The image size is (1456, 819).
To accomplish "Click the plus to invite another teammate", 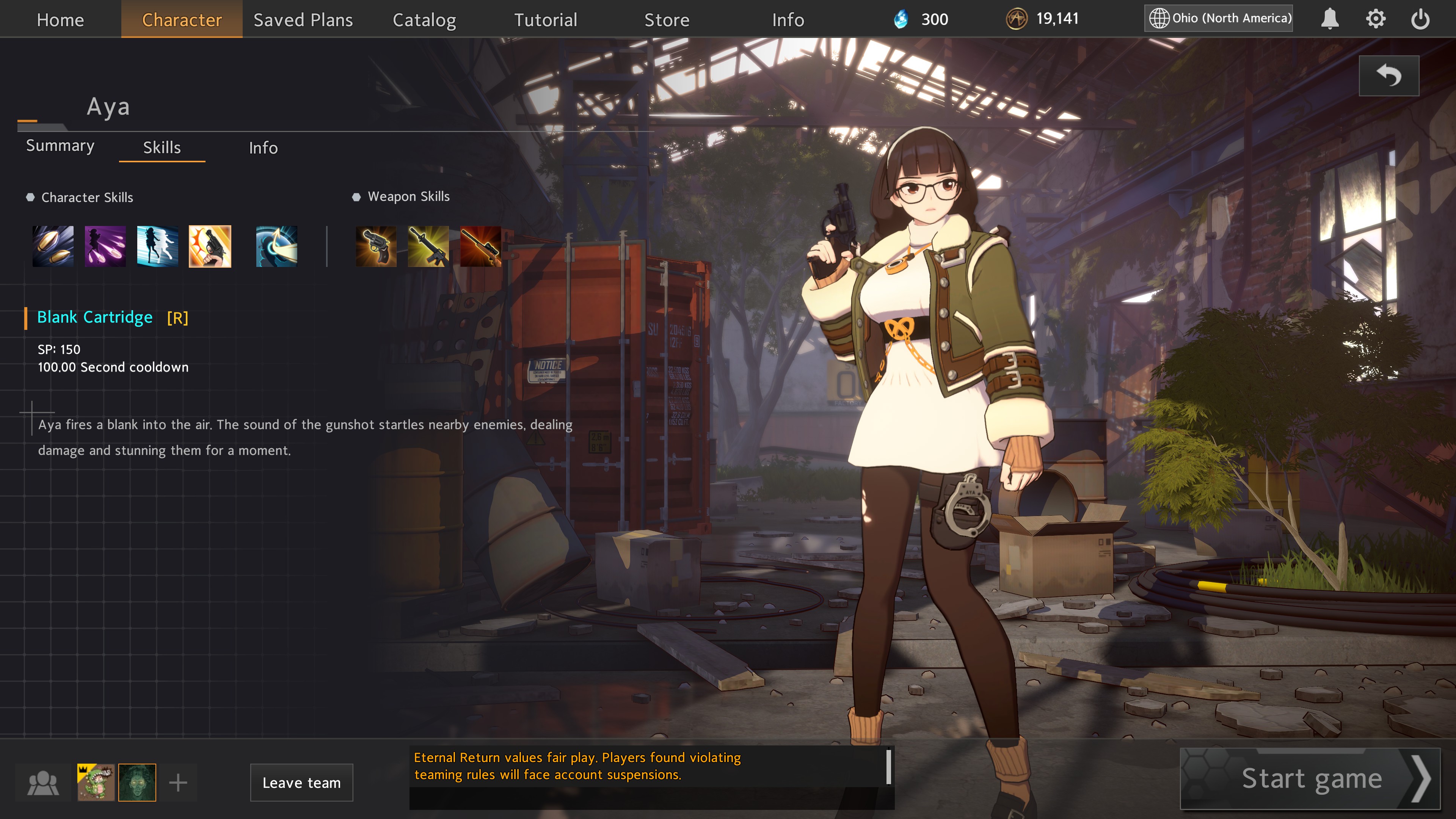I will pos(178,782).
